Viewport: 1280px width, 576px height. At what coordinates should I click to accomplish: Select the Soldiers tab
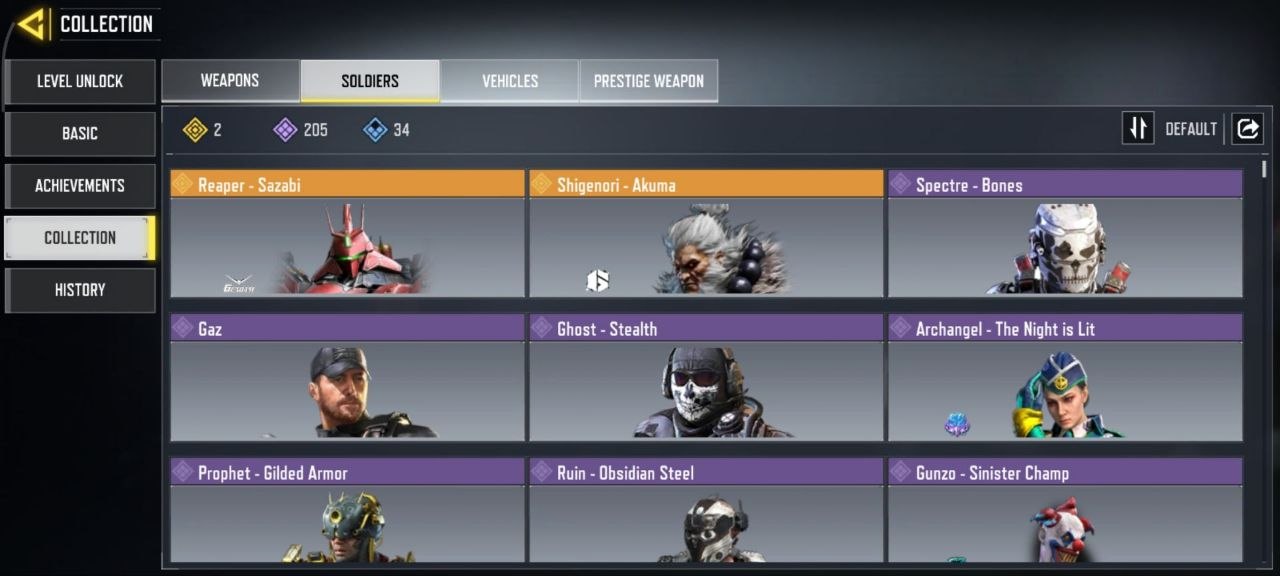pos(370,81)
